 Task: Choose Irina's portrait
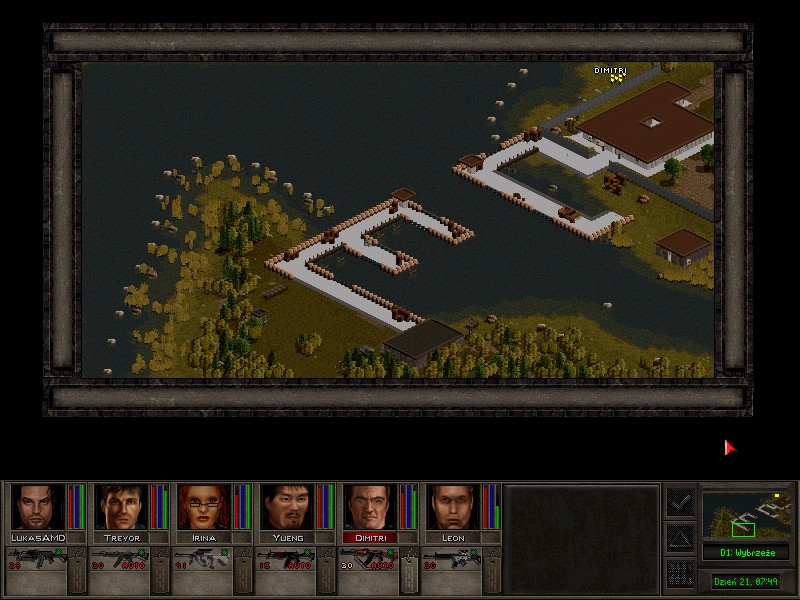[x=204, y=508]
